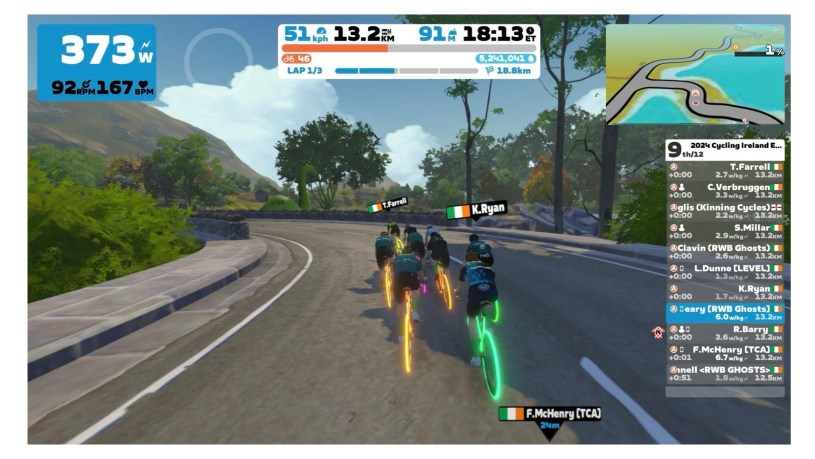Pick K.Ryan in the riders list
The width and height of the screenshot is (815, 459).
coord(725,292)
